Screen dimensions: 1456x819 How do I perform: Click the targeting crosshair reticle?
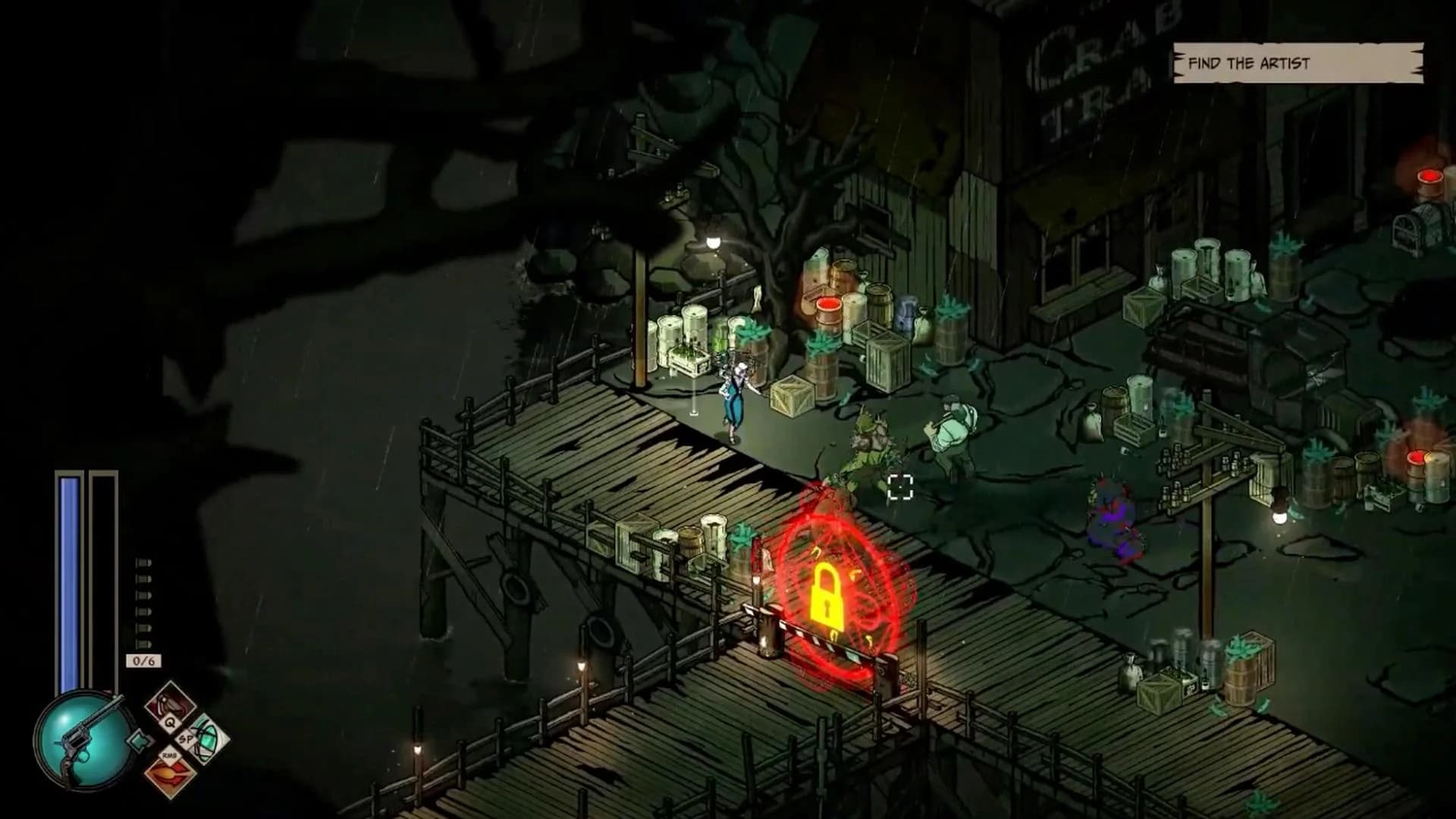(899, 487)
